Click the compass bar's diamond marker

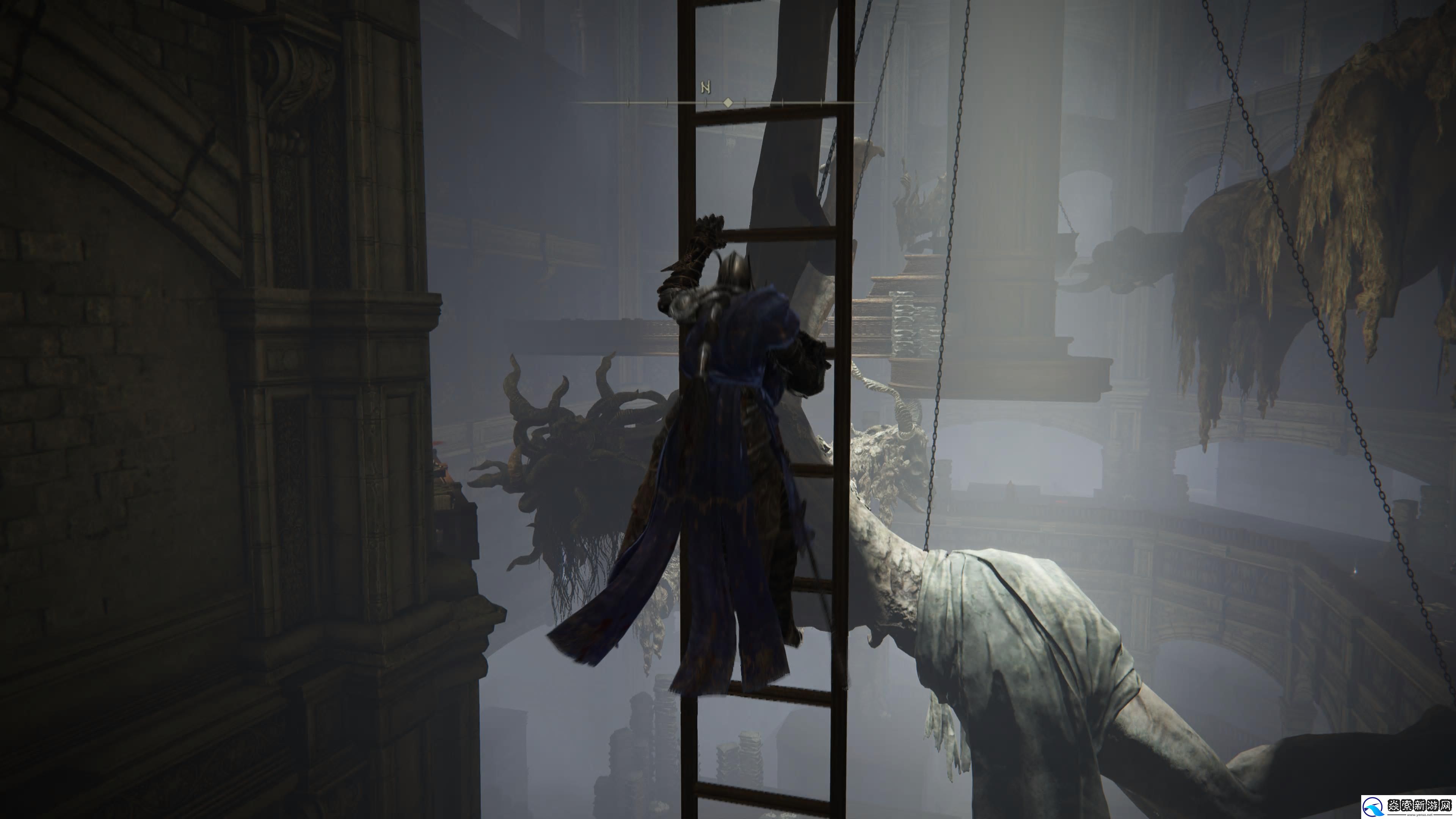[728, 103]
